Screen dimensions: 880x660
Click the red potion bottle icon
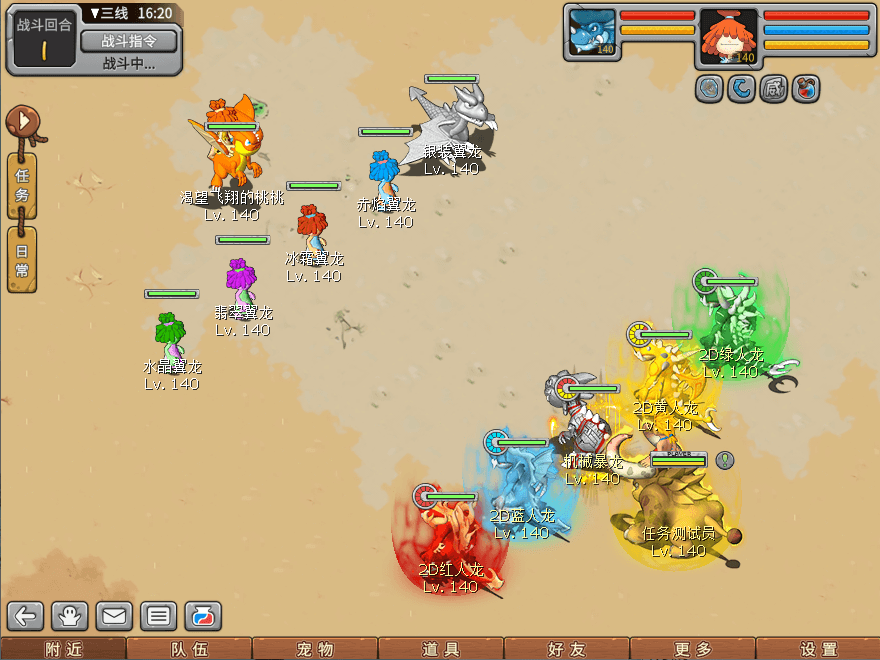coord(806,89)
